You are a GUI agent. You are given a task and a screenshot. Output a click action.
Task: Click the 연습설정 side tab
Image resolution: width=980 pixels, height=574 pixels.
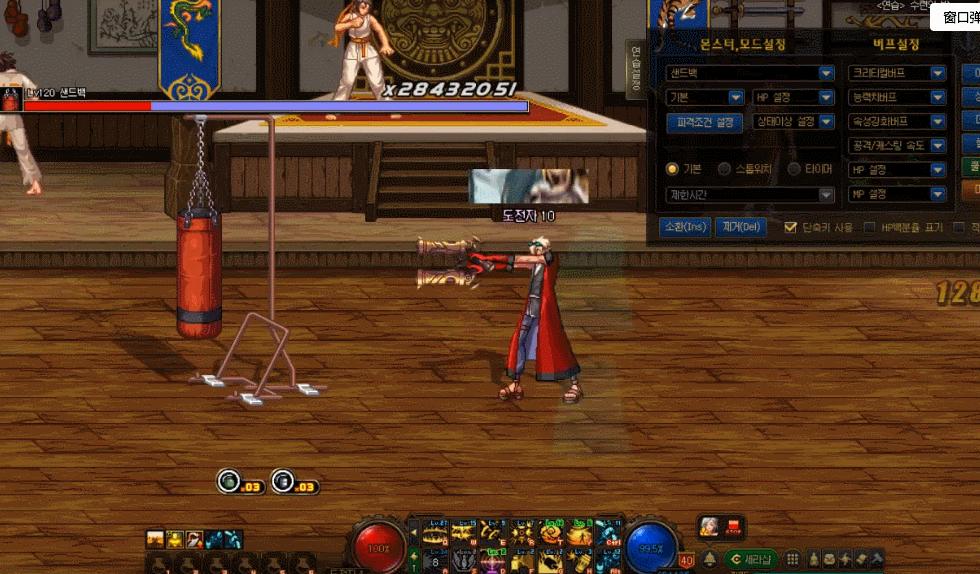[x=634, y=68]
